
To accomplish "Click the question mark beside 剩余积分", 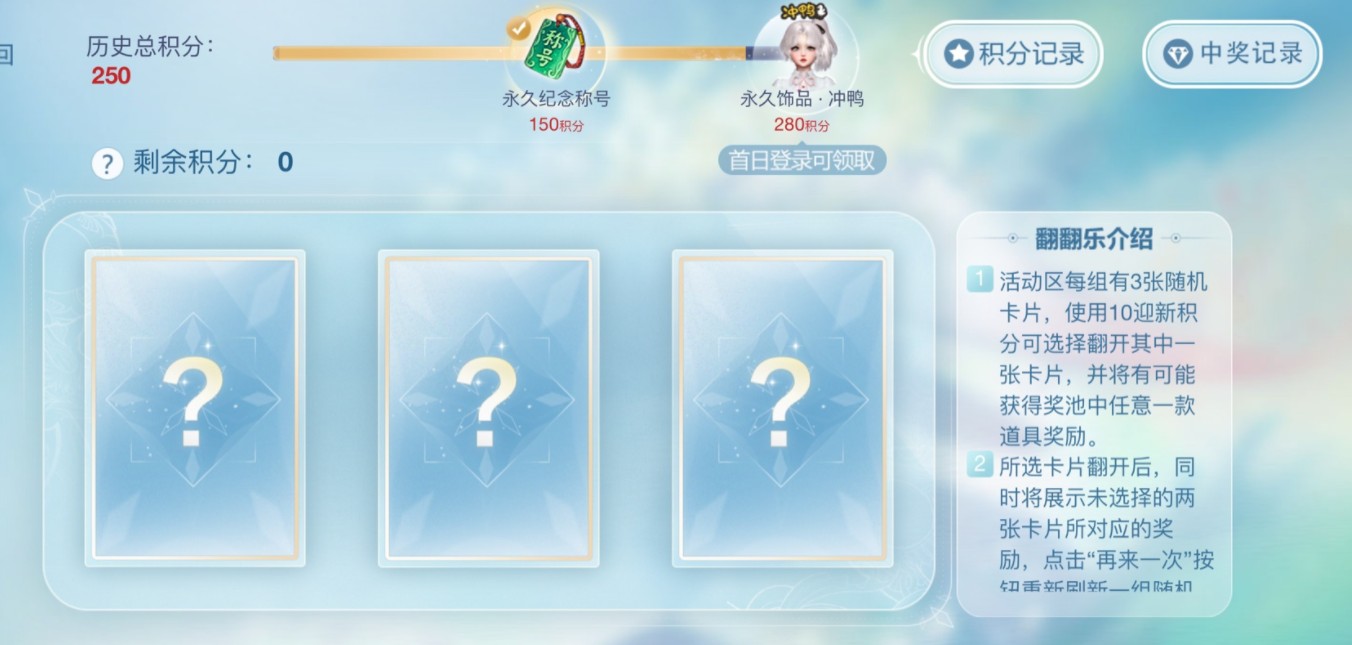I will pyautogui.click(x=107, y=163).
